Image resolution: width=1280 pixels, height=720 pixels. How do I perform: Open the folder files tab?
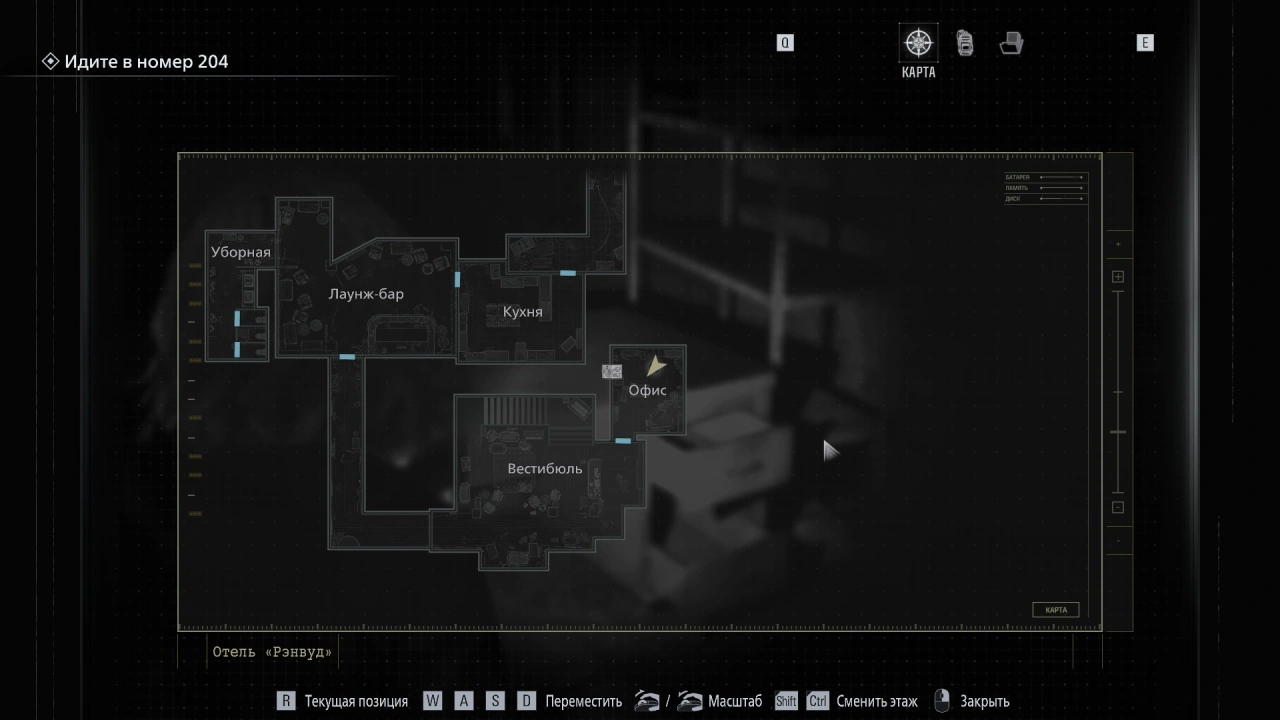[1011, 44]
